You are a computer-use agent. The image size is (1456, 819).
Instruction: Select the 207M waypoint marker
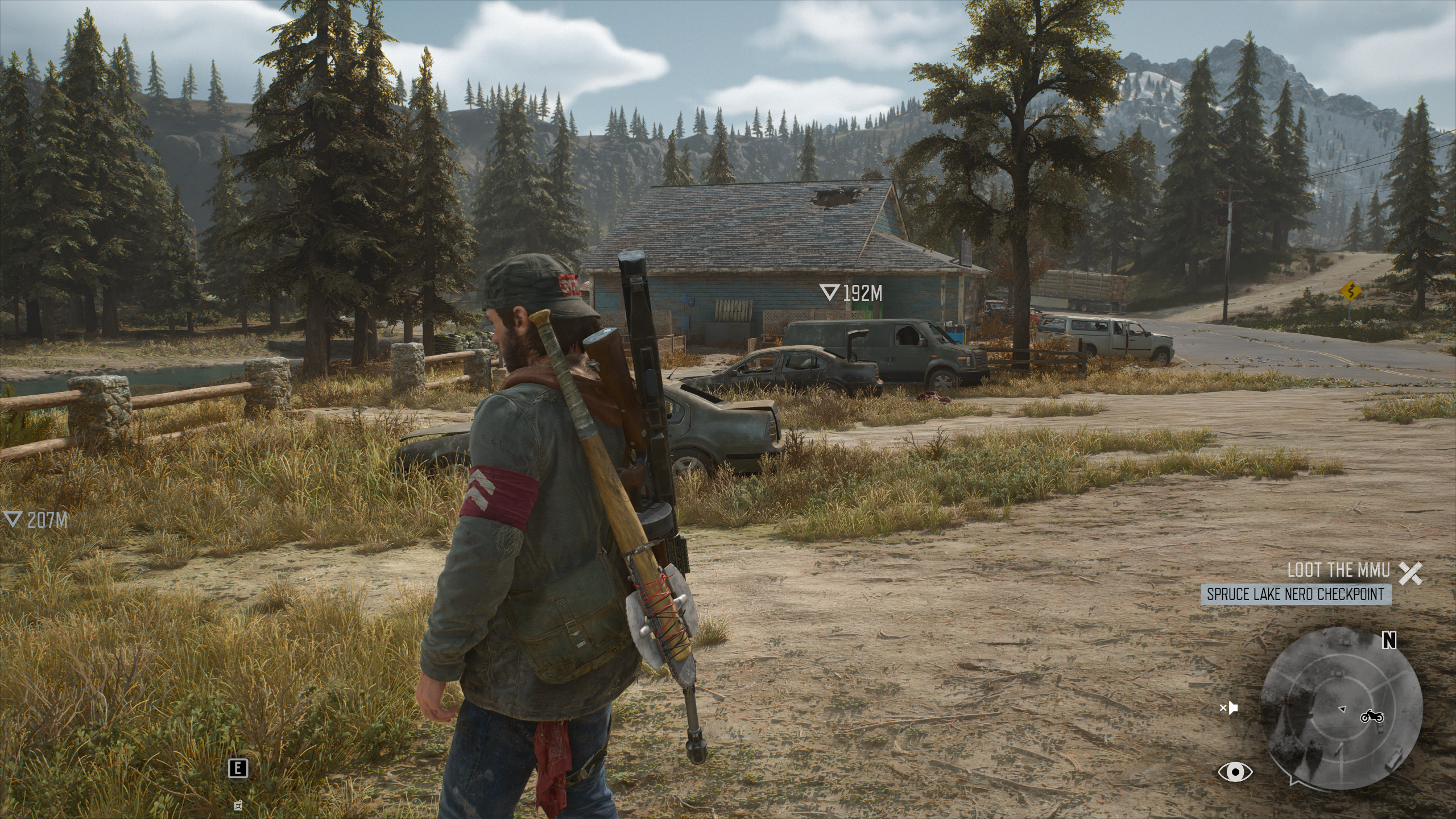pos(36,519)
